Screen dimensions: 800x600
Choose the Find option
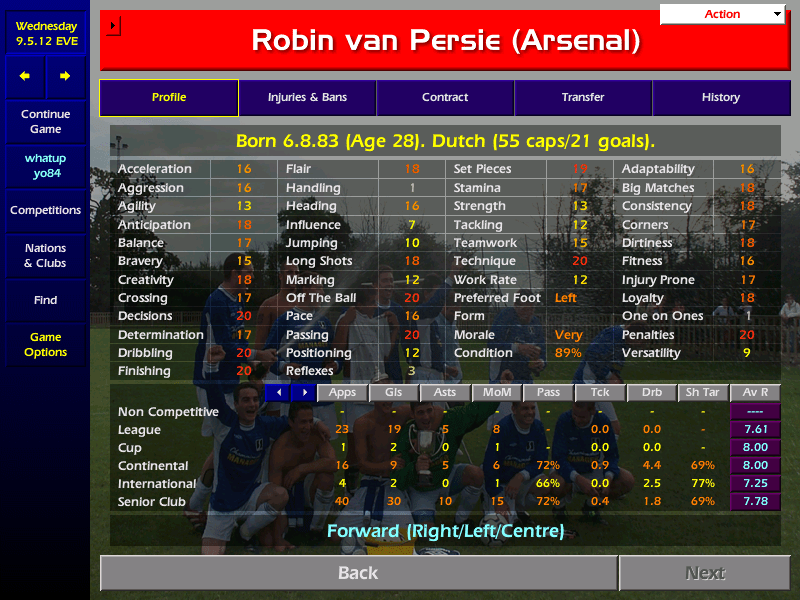coord(45,300)
